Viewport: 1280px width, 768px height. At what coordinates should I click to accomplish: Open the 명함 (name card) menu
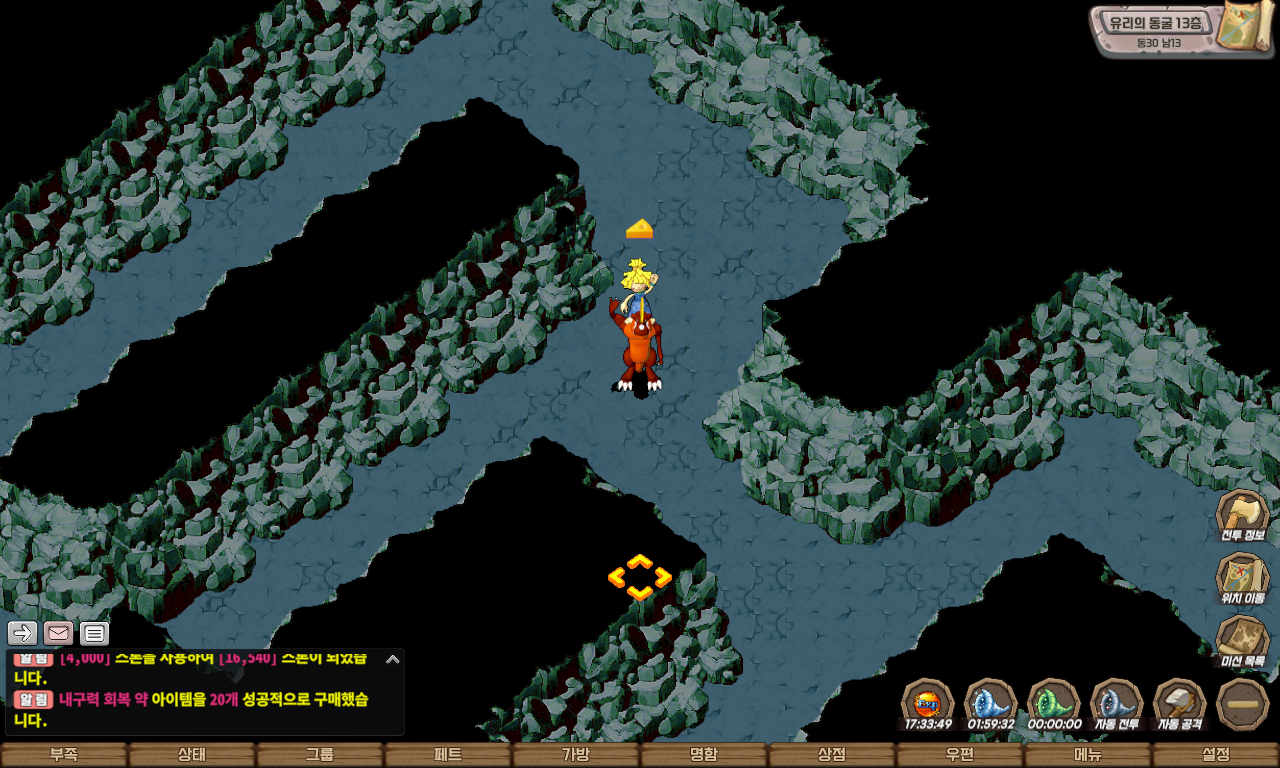[x=704, y=755]
